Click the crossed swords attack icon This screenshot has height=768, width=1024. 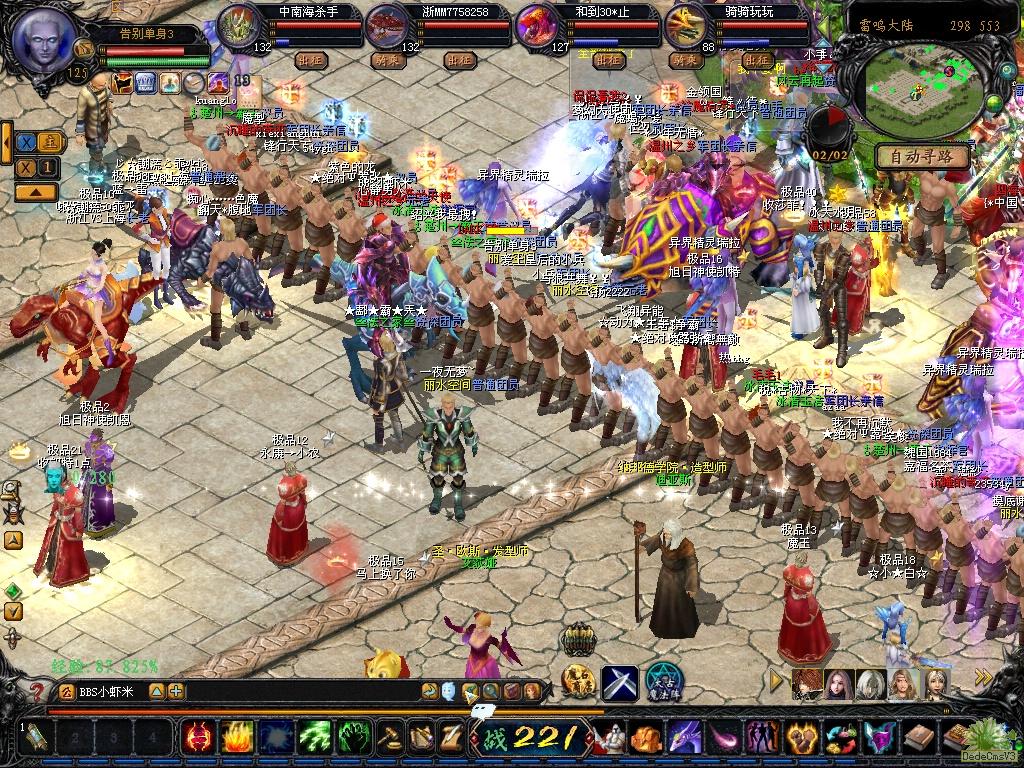[x=619, y=682]
